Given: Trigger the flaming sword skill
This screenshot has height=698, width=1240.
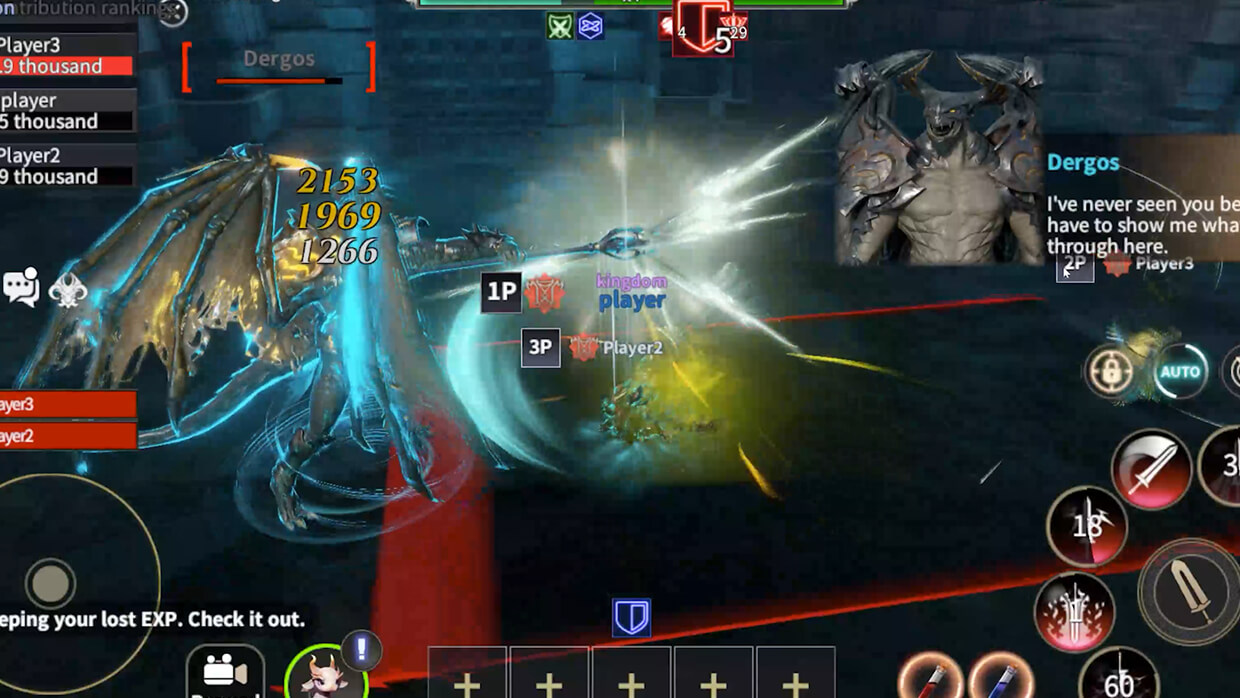Looking at the screenshot, I should pyautogui.click(x=1074, y=612).
